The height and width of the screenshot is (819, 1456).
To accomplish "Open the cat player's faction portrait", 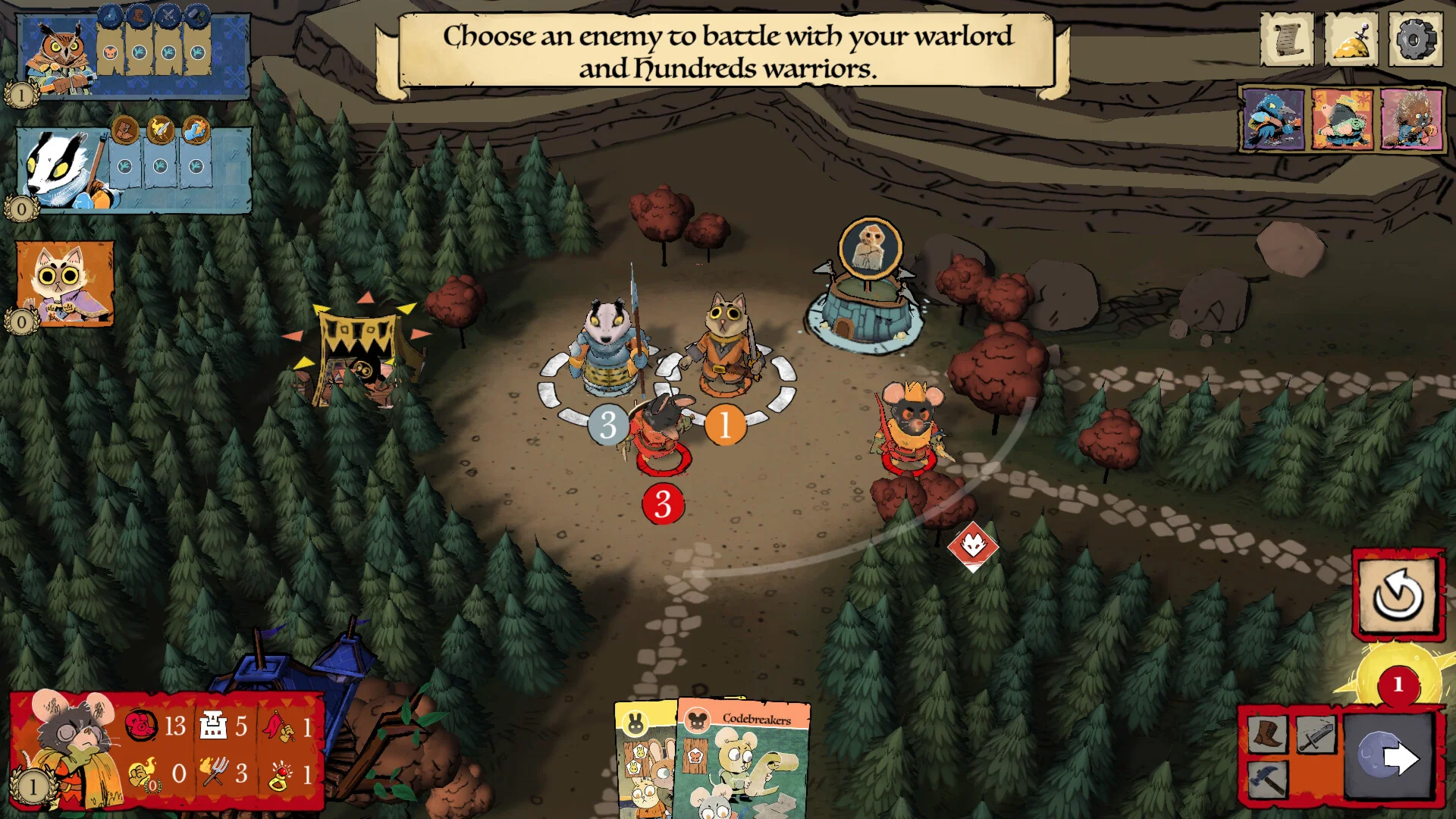I will coord(65,284).
